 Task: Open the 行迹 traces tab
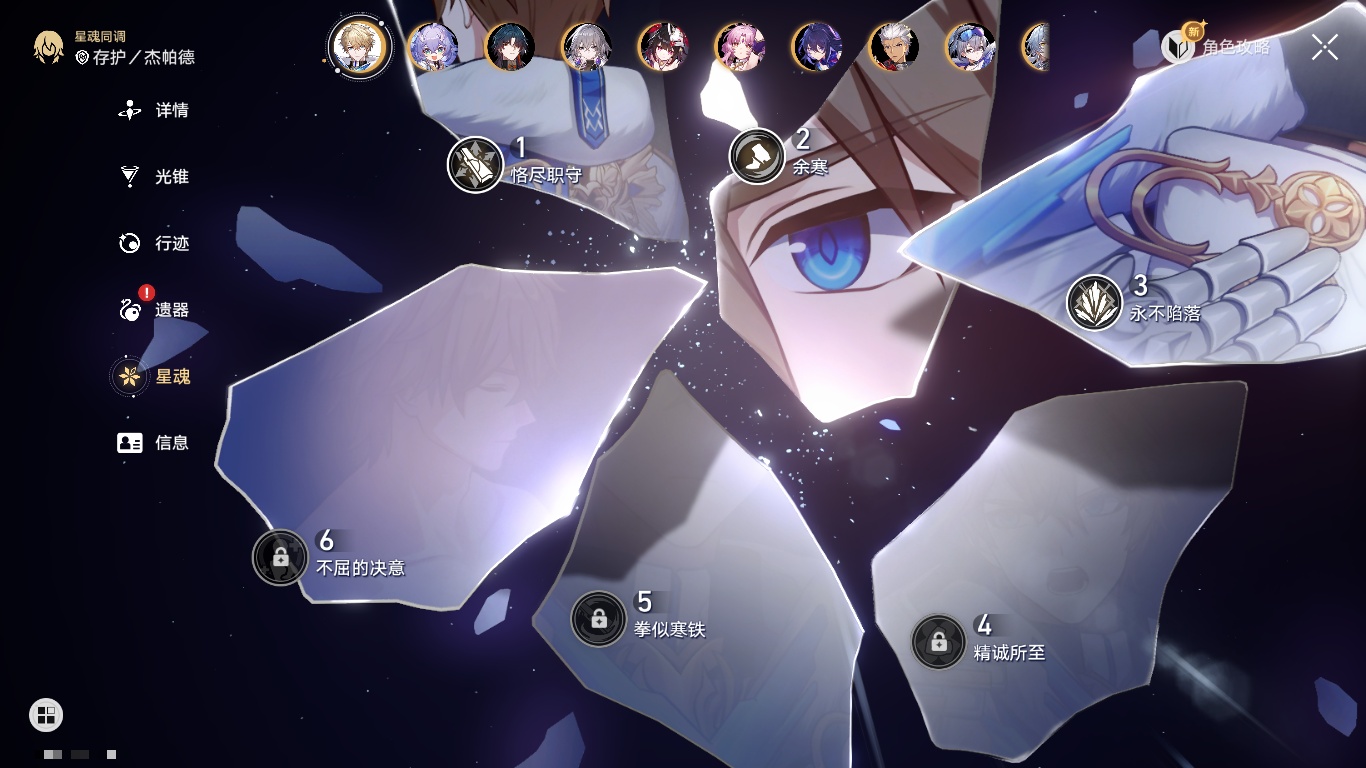(x=155, y=243)
